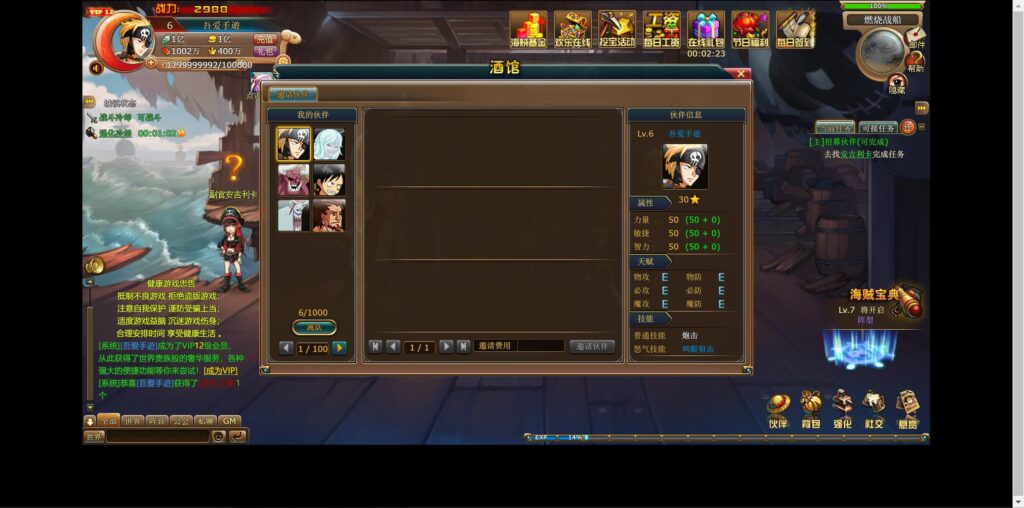Click the 邀请伙伴 invite button
The height and width of the screenshot is (508, 1024).
point(592,346)
